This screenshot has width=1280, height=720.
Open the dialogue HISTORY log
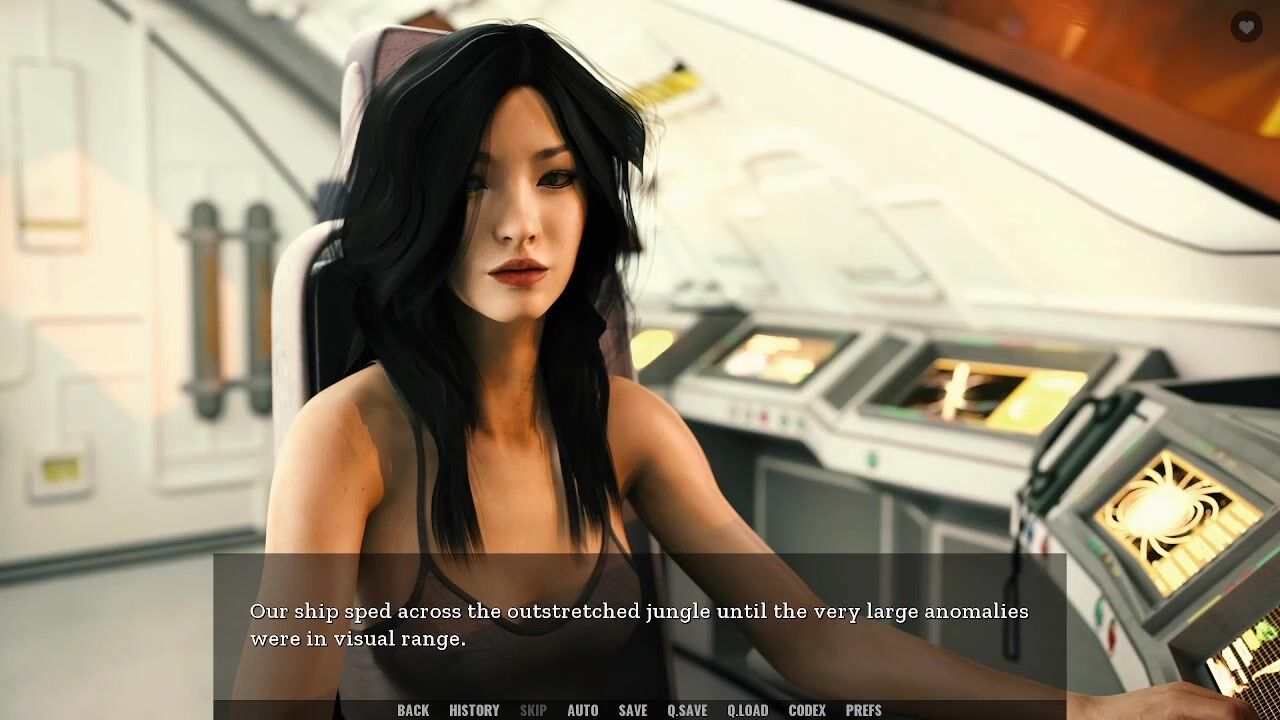474,710
